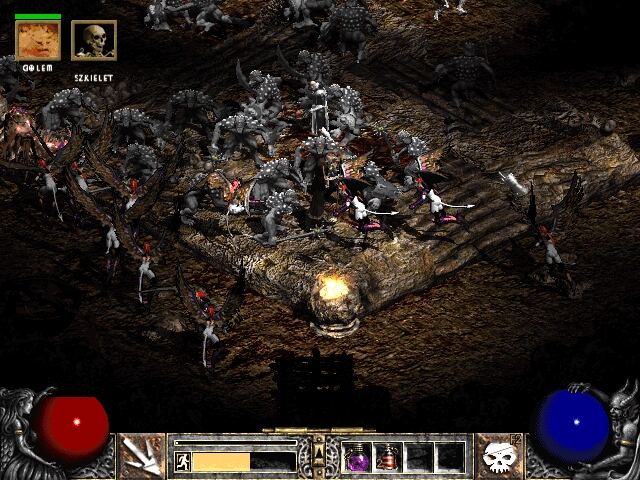Image resolution: width=640 pixels, height=480 pixels.
Task: Open the left attack skill selector
Action: click(x=142, y=456)
